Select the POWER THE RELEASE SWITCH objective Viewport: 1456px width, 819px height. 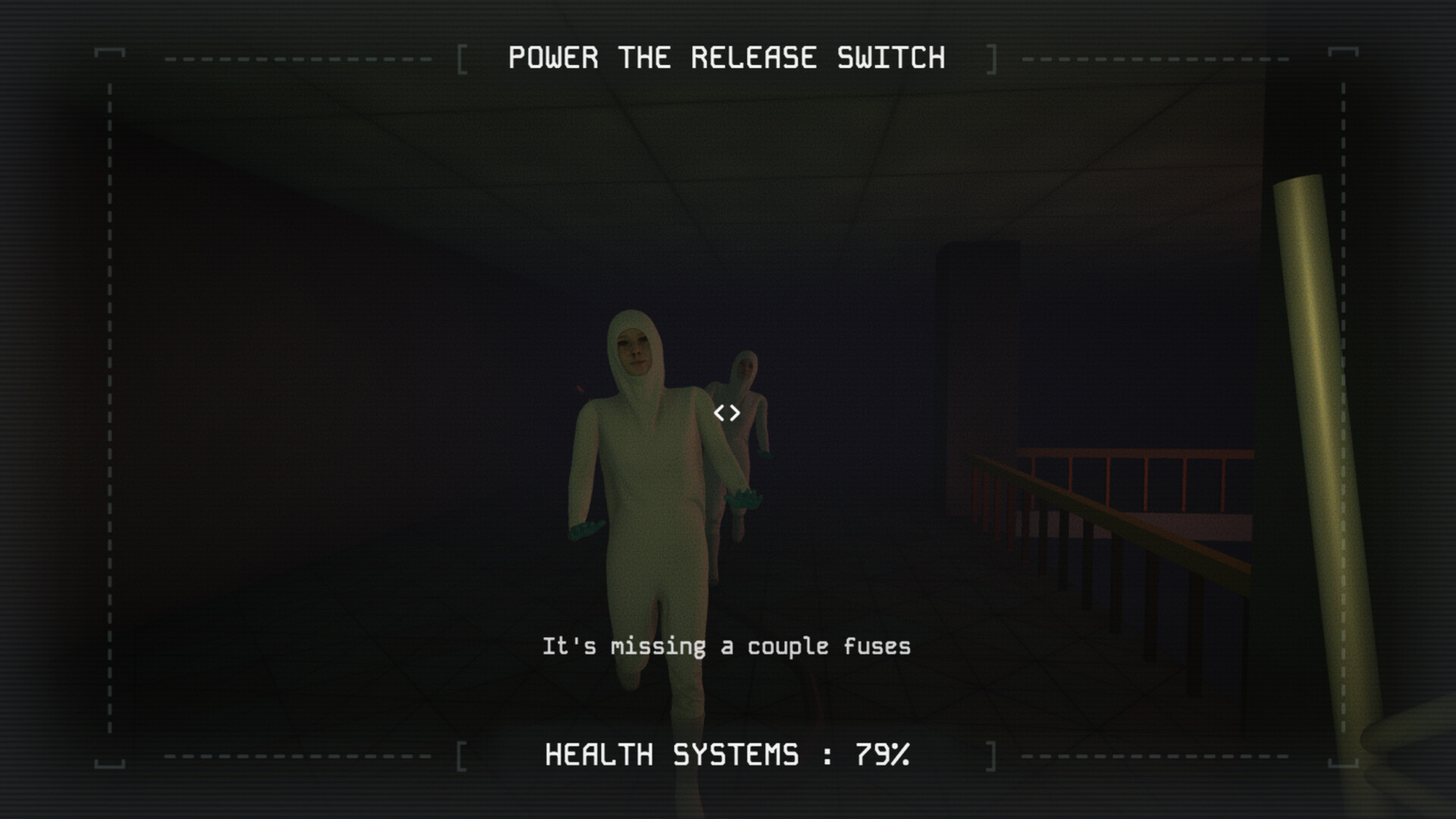[x=726, y=56]
